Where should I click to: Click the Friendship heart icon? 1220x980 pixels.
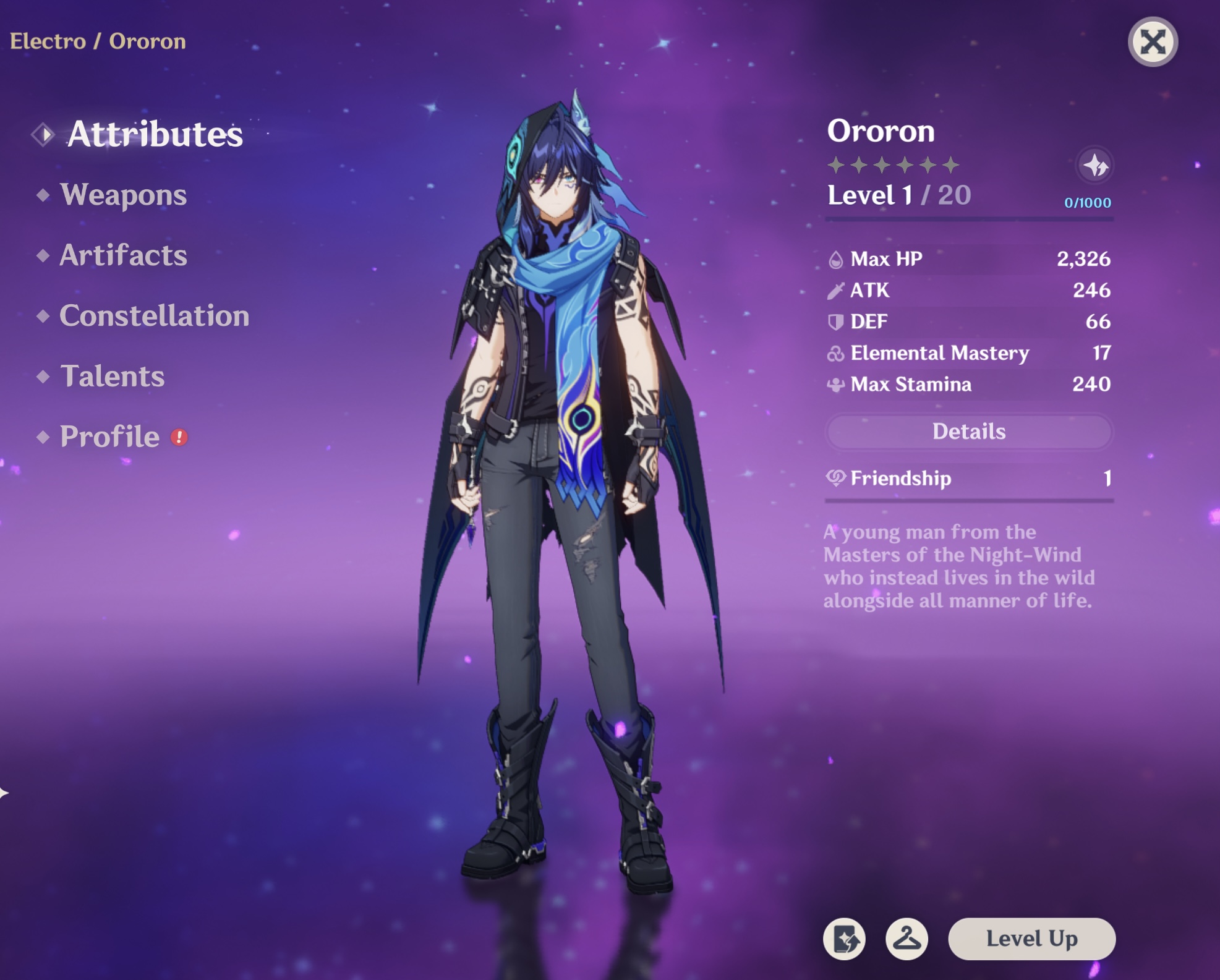(x=838, y=478)
